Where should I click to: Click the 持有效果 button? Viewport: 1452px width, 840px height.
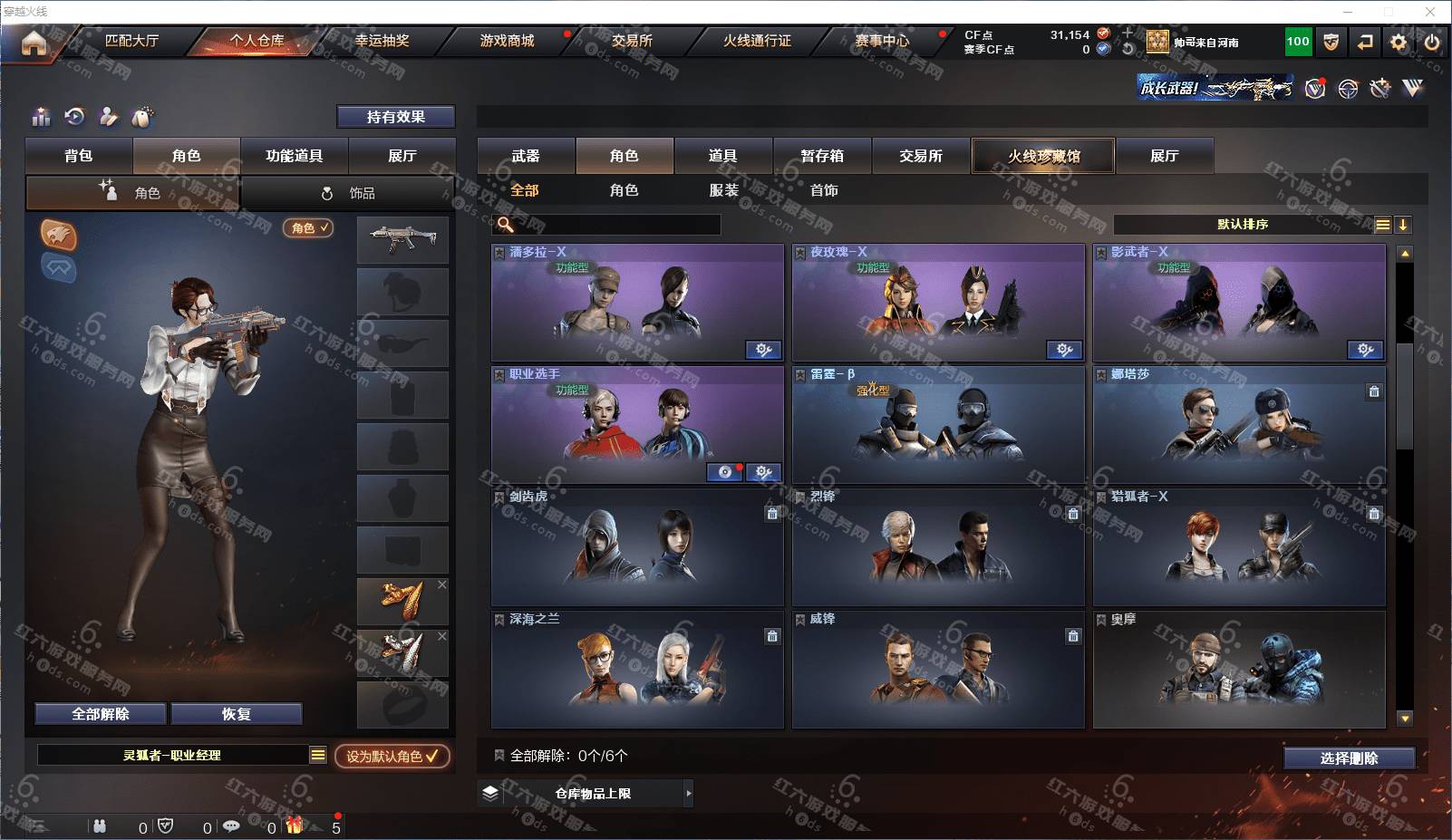(396, 117)
